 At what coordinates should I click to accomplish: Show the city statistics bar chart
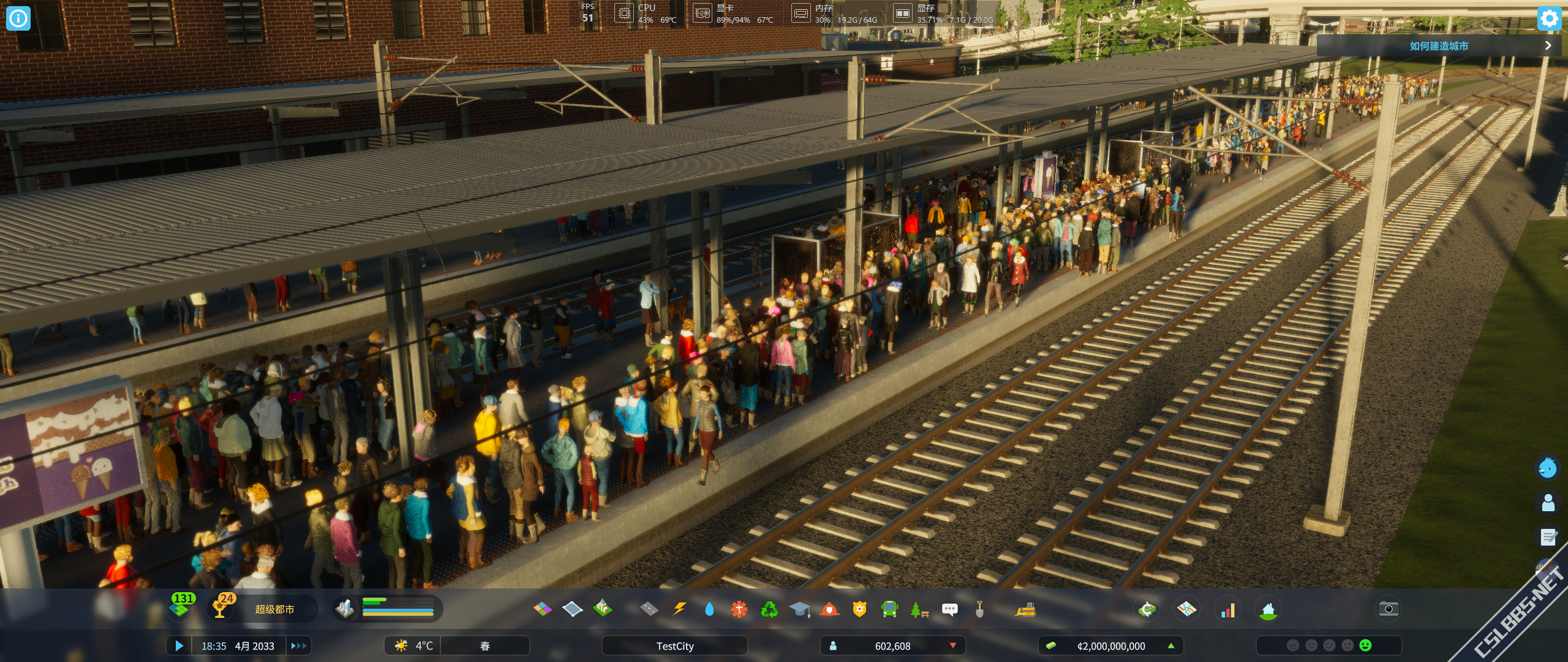coord(1227,609)
